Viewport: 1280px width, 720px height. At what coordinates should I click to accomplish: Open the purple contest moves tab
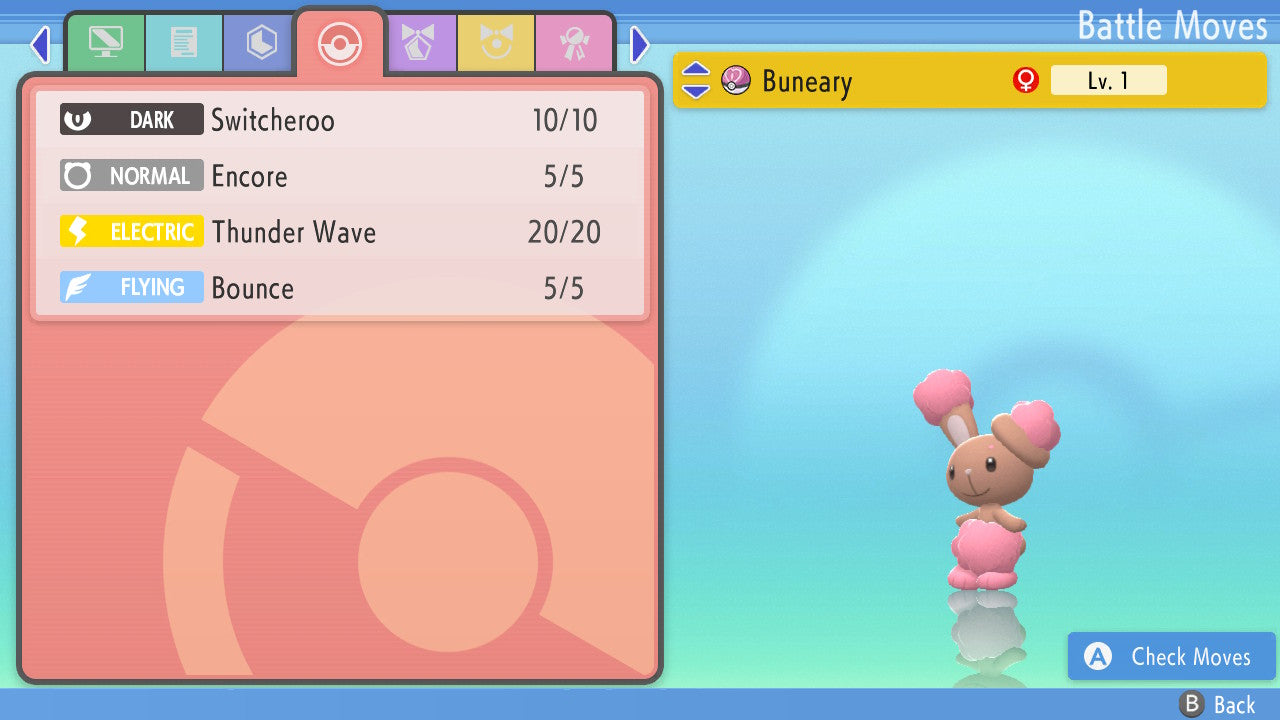pos(419,43)
